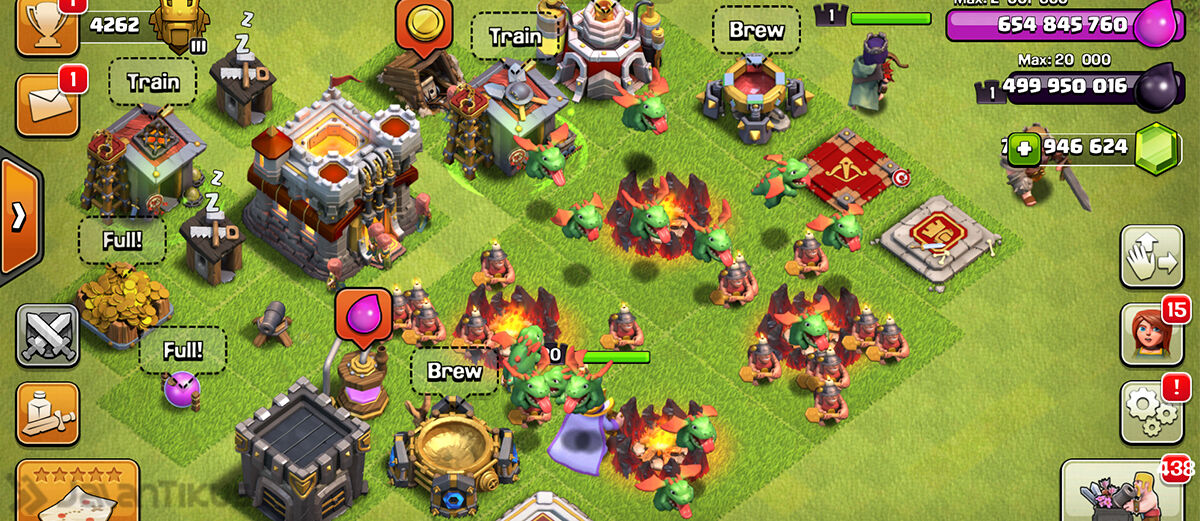
Task: Open the crossed swords army overview
Action: pos(47,335)
